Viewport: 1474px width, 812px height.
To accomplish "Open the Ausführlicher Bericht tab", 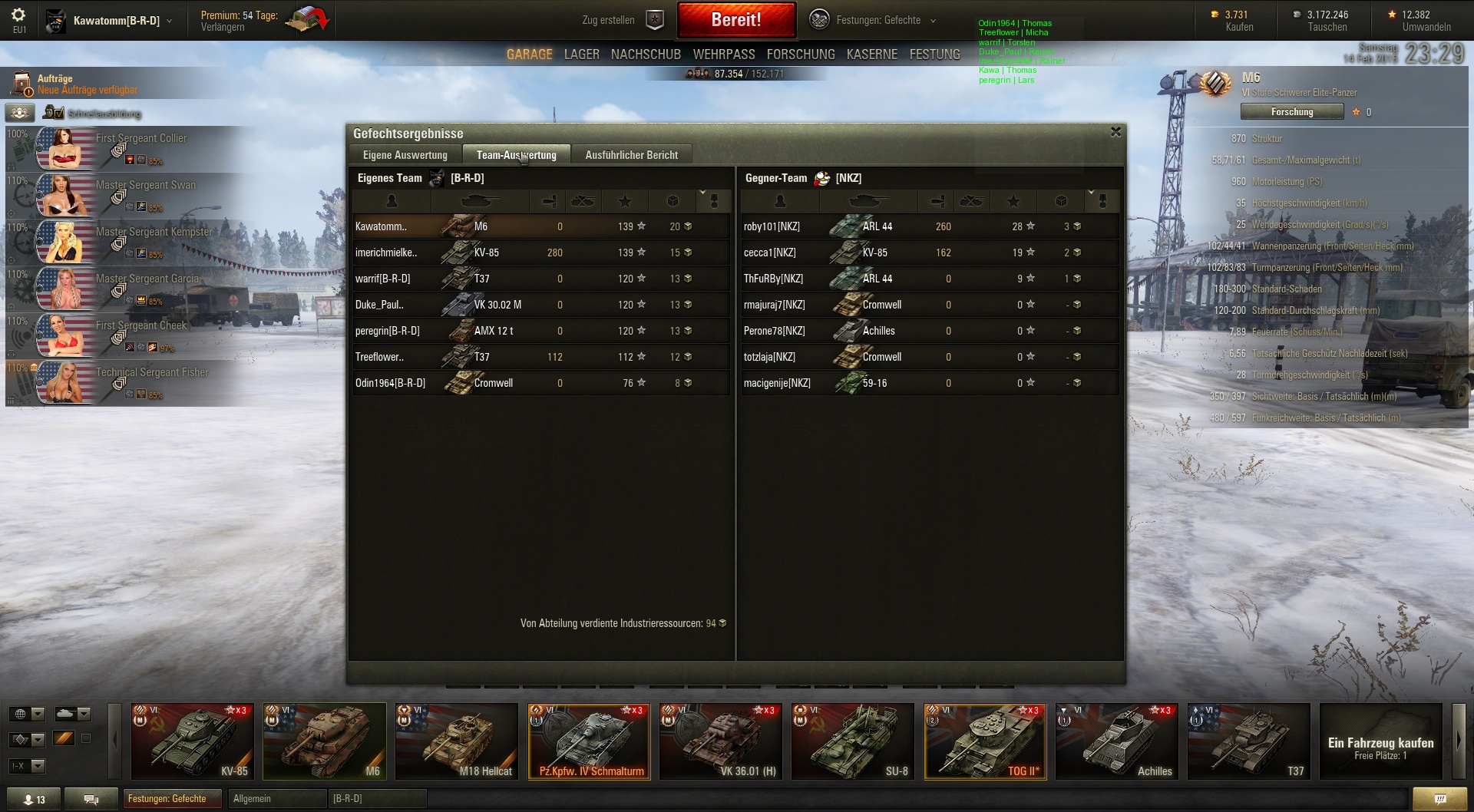I will 631,155.
